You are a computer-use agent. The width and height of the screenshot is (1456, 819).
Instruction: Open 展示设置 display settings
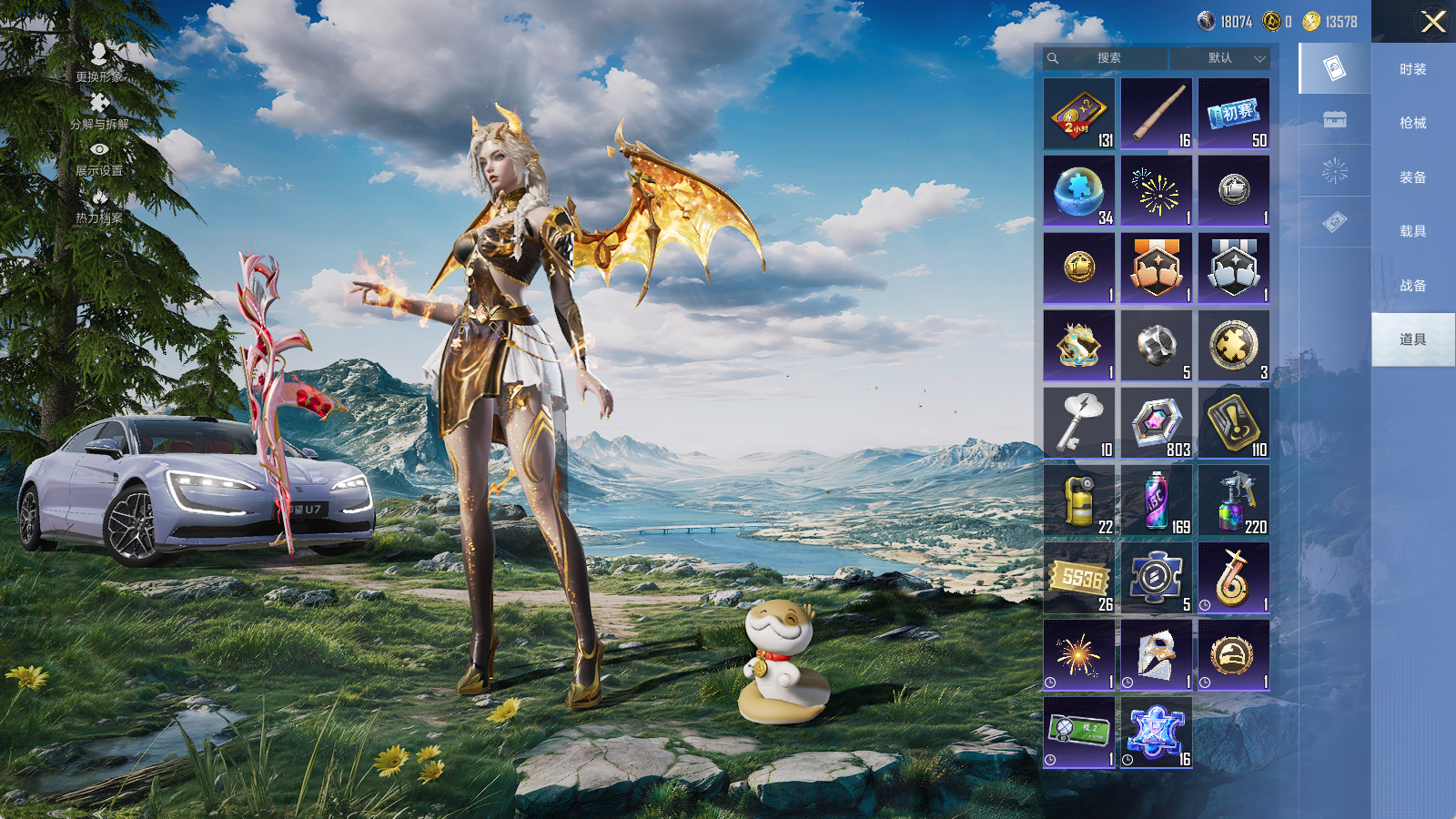99,157
